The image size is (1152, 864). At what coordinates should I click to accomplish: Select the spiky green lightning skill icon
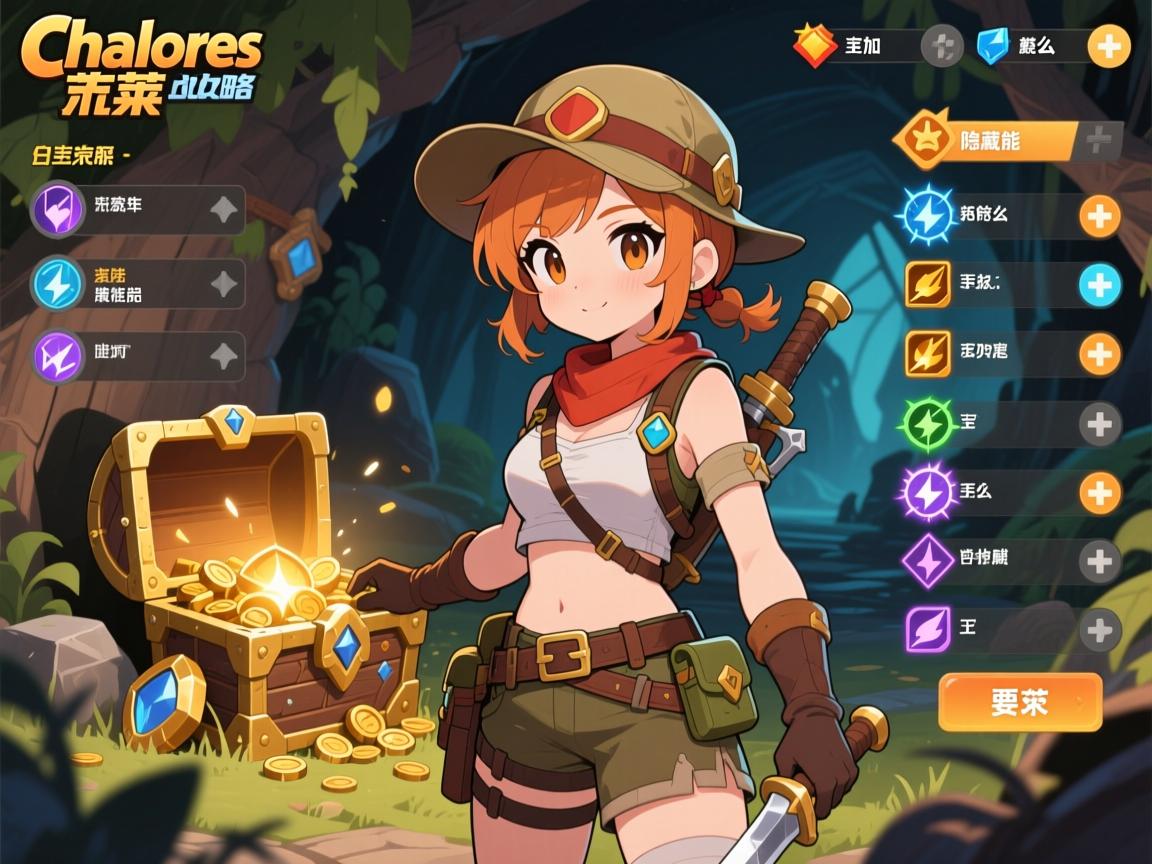926,425
